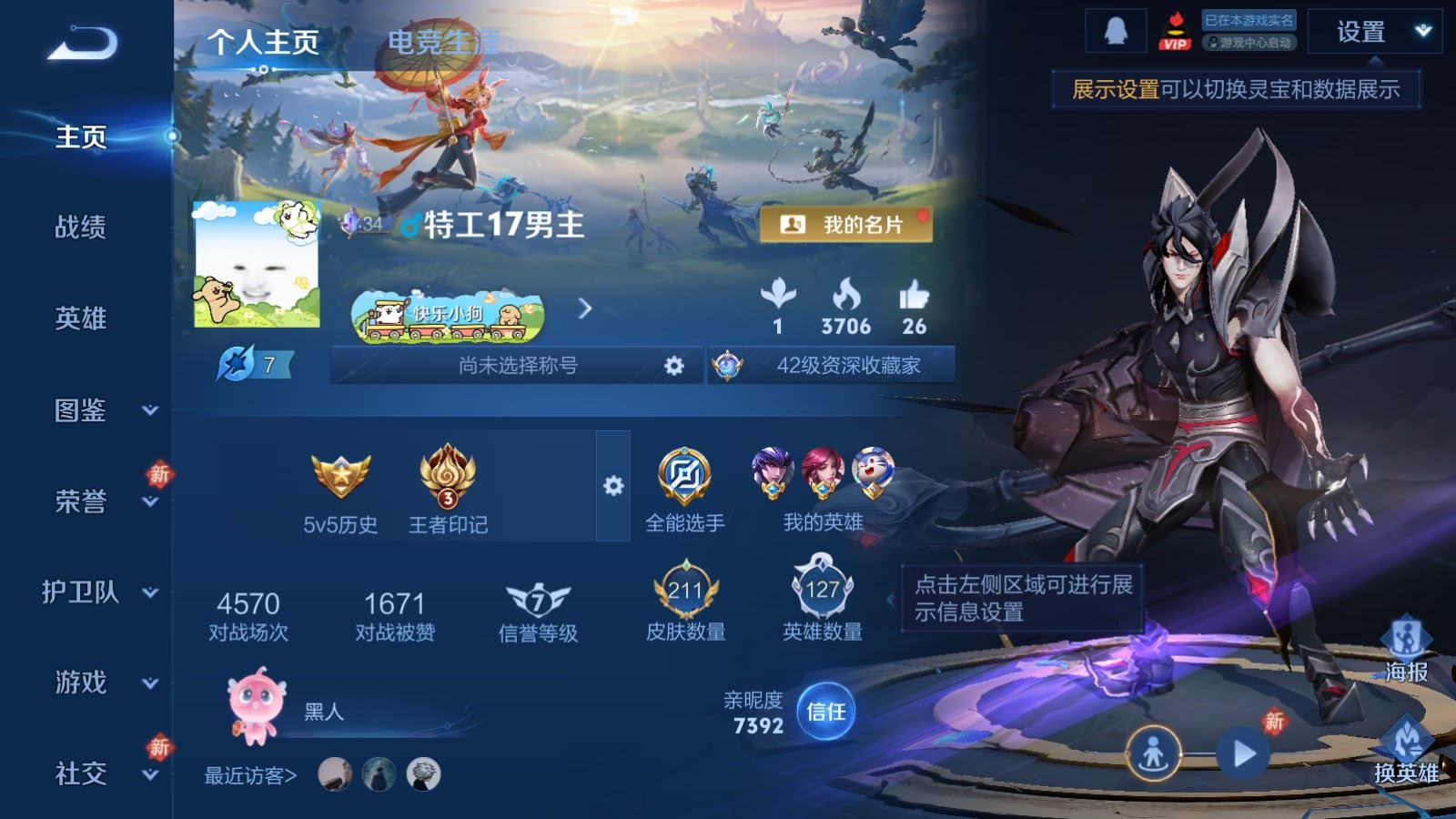Open the 5v5历史 rank badge
This screenshot has height=819, width=1456.
click(340, 491)
